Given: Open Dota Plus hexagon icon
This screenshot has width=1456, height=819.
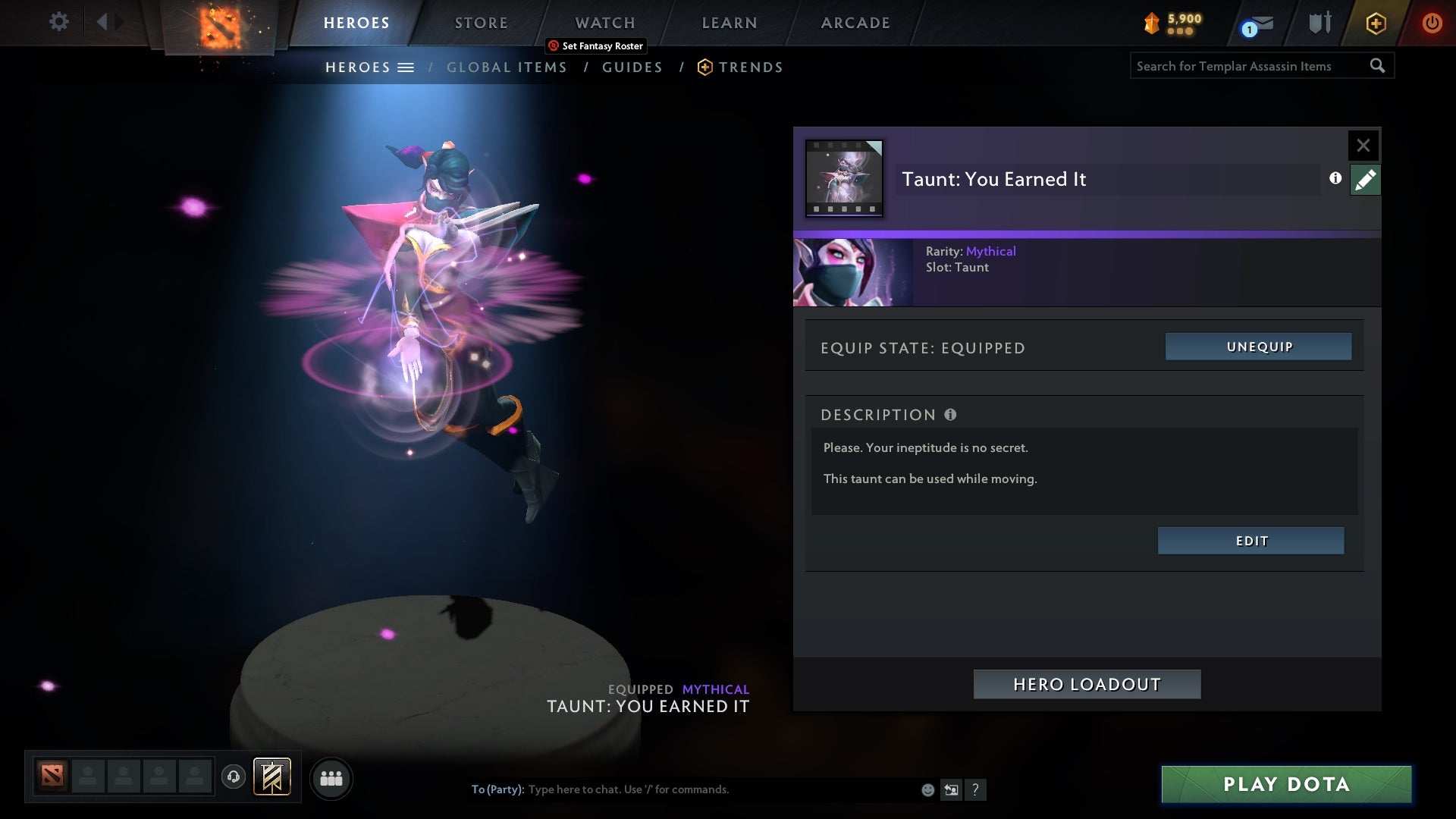Looking at the screenshot, I should click(x=1376, y=23).
